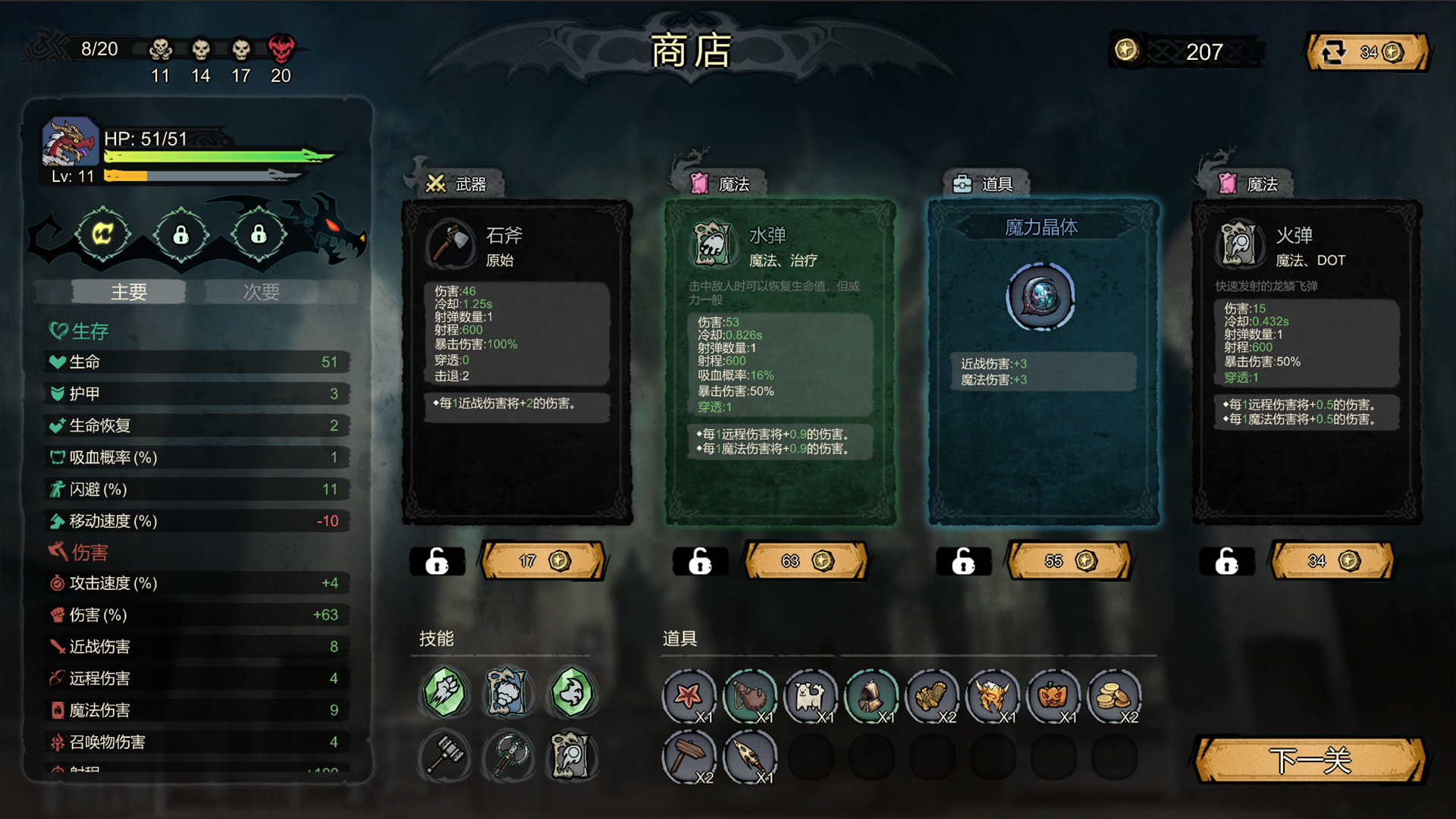The width and height of the screenshot is (1456, 819).
Task: Lock the 石斧 shop card
Action: (x=437, y=561)
